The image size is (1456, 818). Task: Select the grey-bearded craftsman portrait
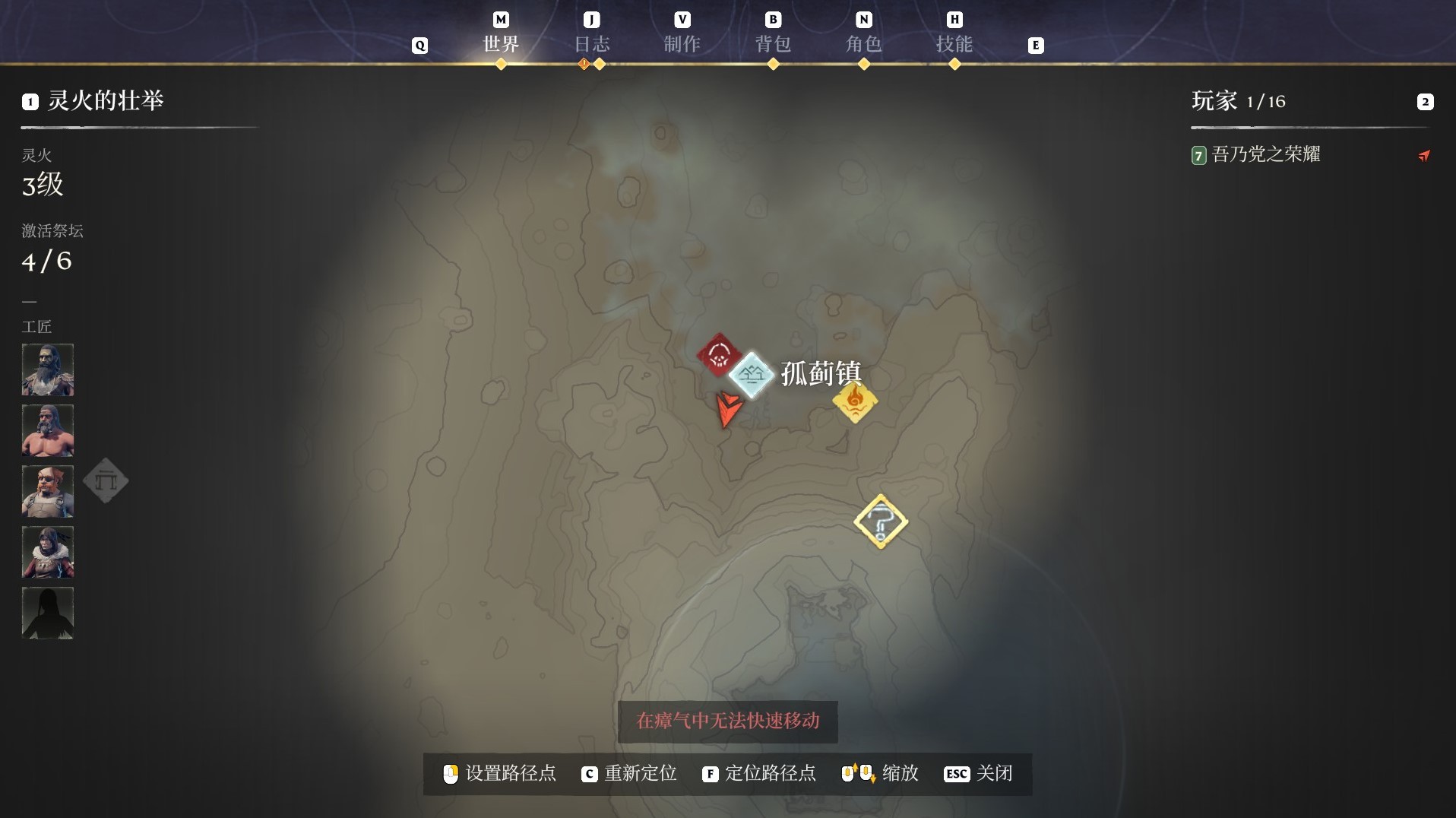click(x=48, y=369)
